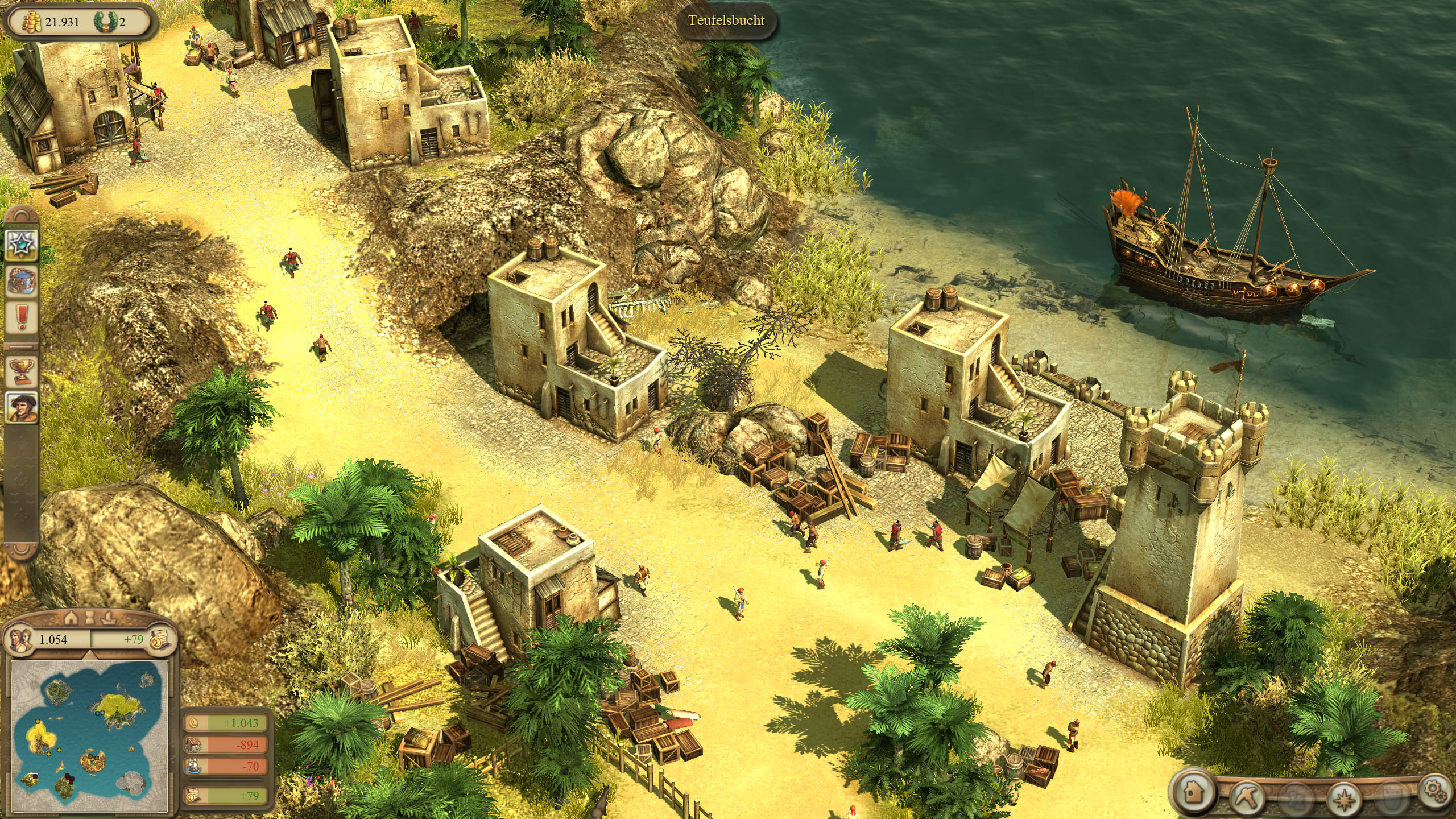The image size is (1456, 819).
Task: Open the golden trophy achievements icon
Action: pyautogui.click(x=22, y=371)
